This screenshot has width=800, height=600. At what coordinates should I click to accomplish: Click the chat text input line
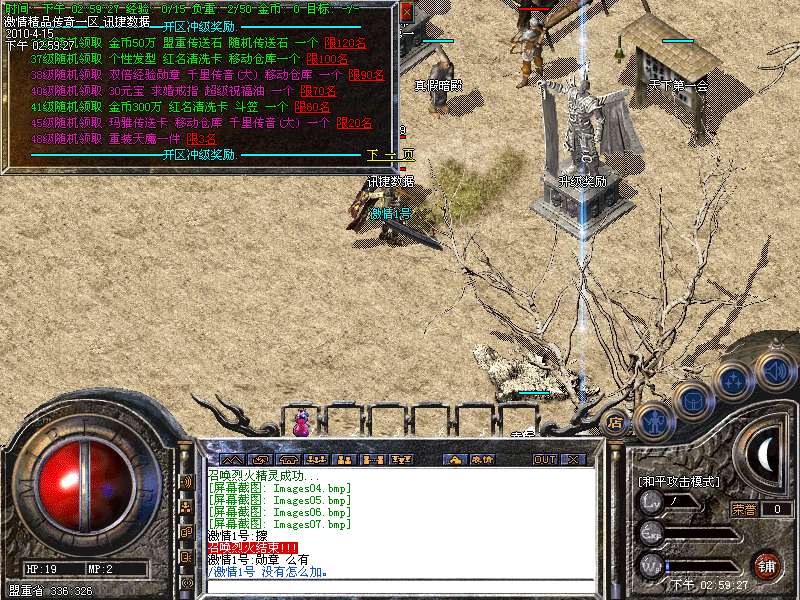click(x=400, y=587)
